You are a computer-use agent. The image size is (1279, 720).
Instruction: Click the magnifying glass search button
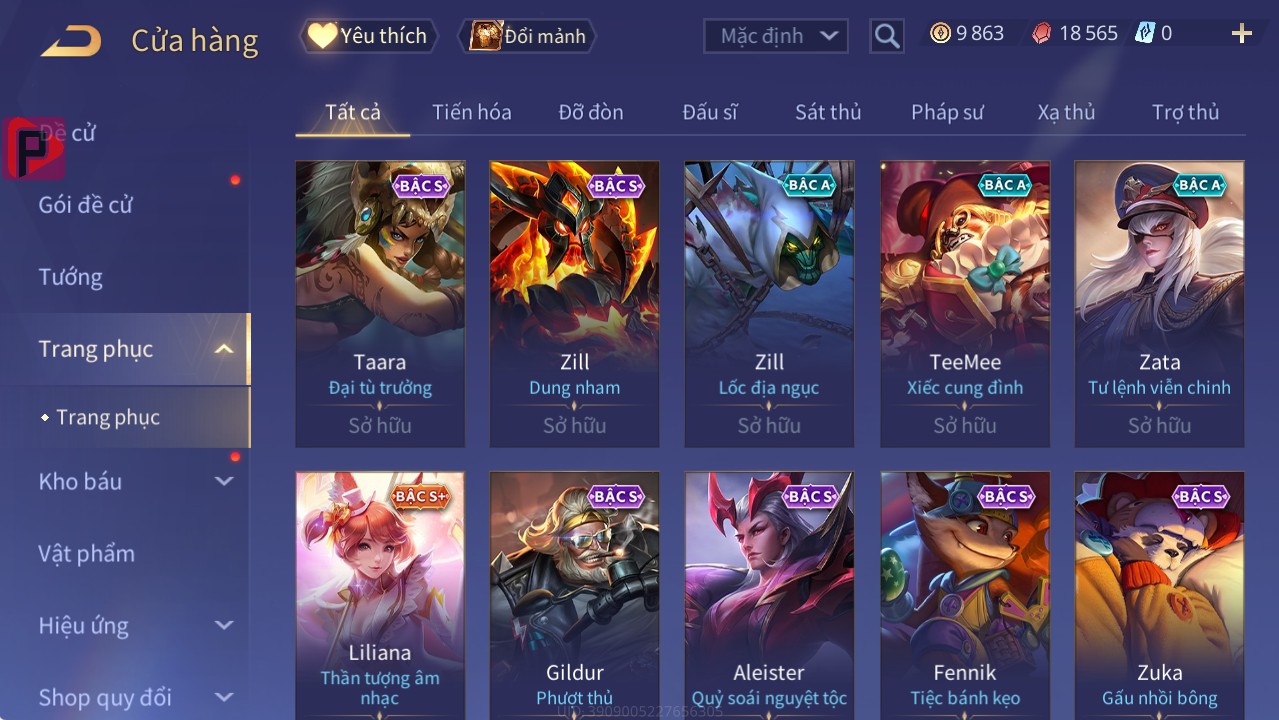[x=886, y=36]
